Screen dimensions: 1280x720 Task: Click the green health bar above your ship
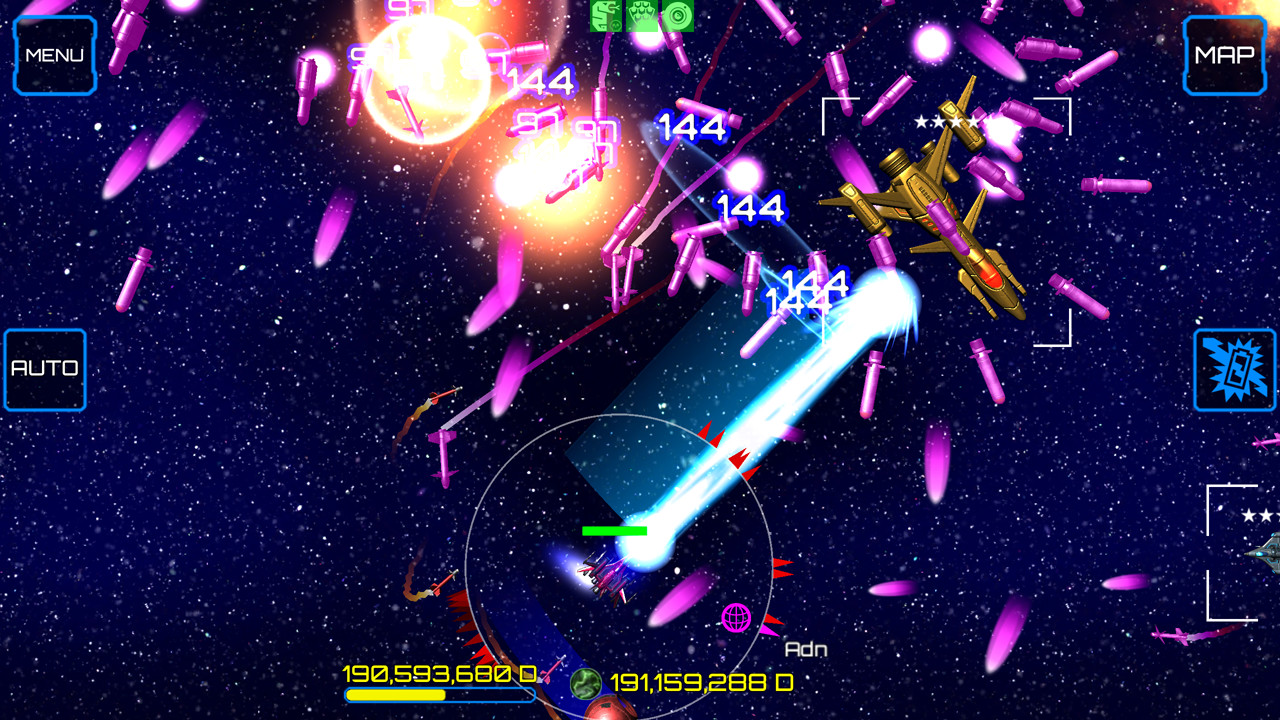click(x=617, y=529)
